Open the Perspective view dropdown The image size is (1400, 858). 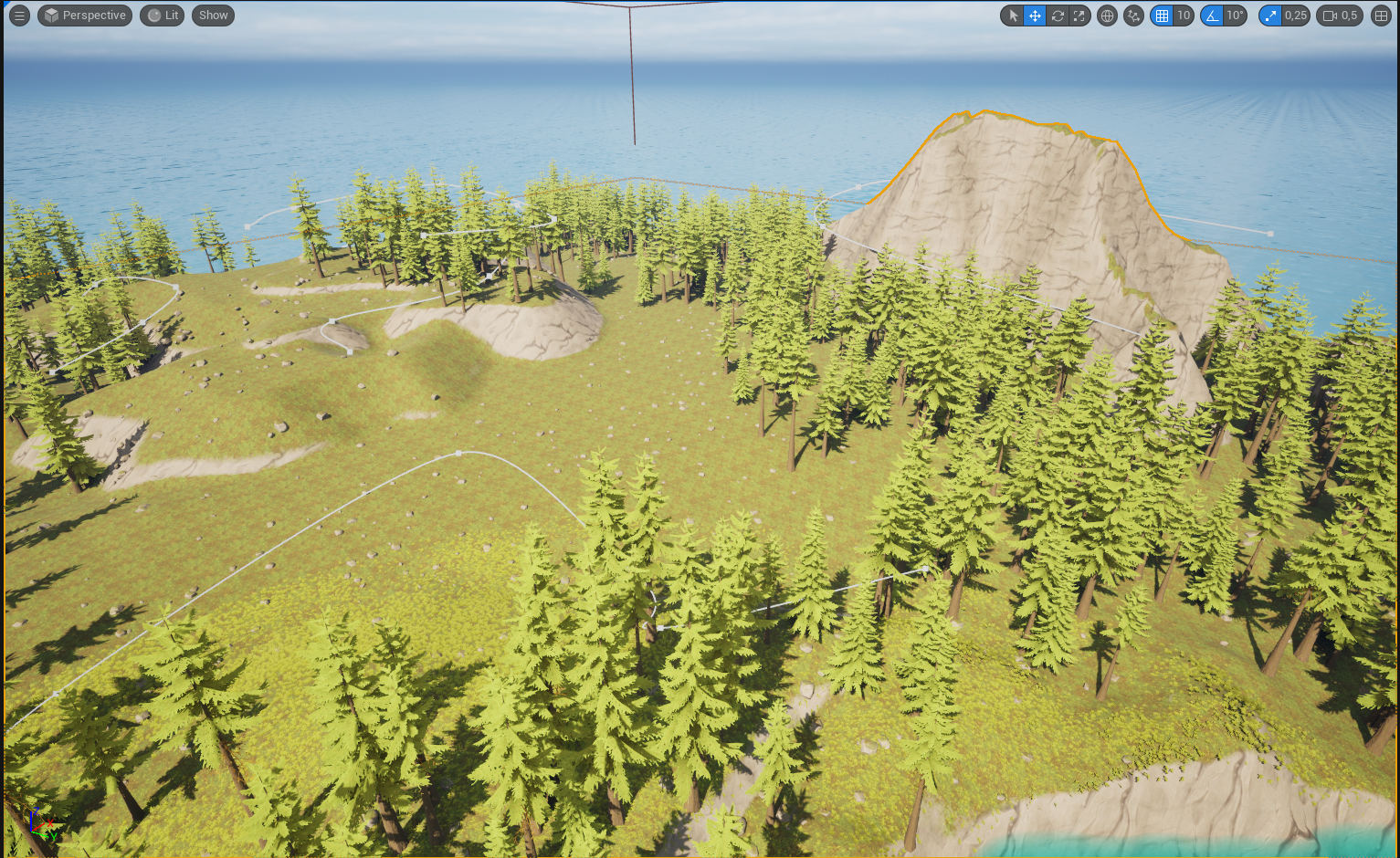[85, 16]
